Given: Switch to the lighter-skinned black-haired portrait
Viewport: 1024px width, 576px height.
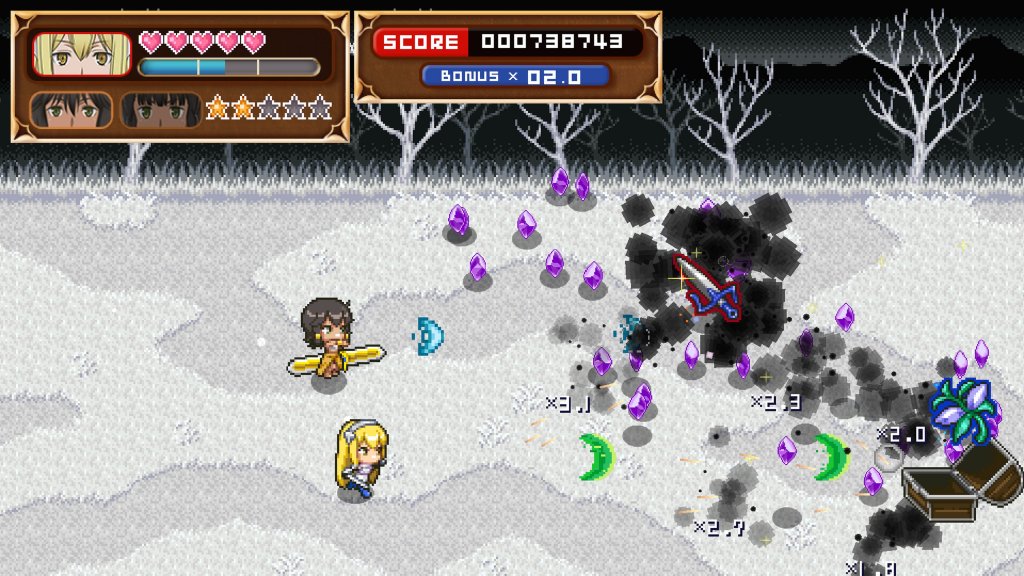Looking at the screenshot, I should (x=70, y=110).
